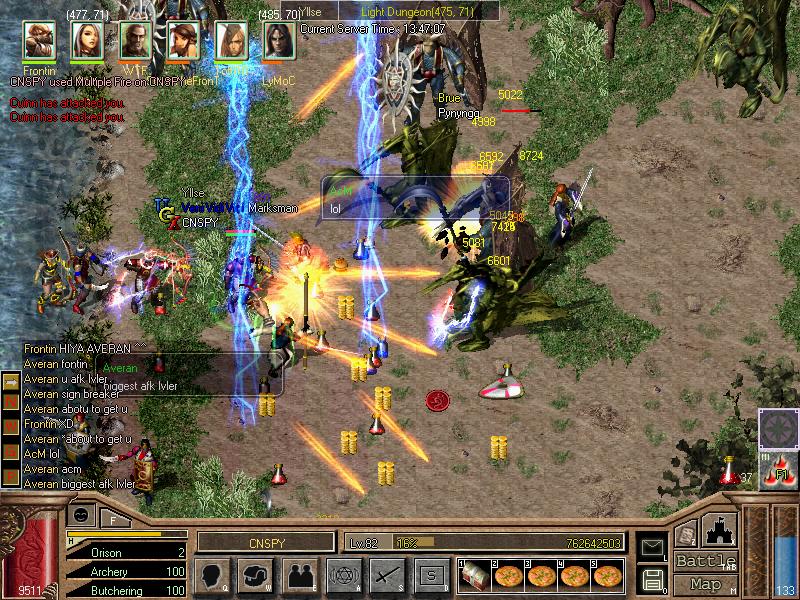This screenshot has width=800, height=600.
Task: Open the sword combat button
Action: pos(386,575)
